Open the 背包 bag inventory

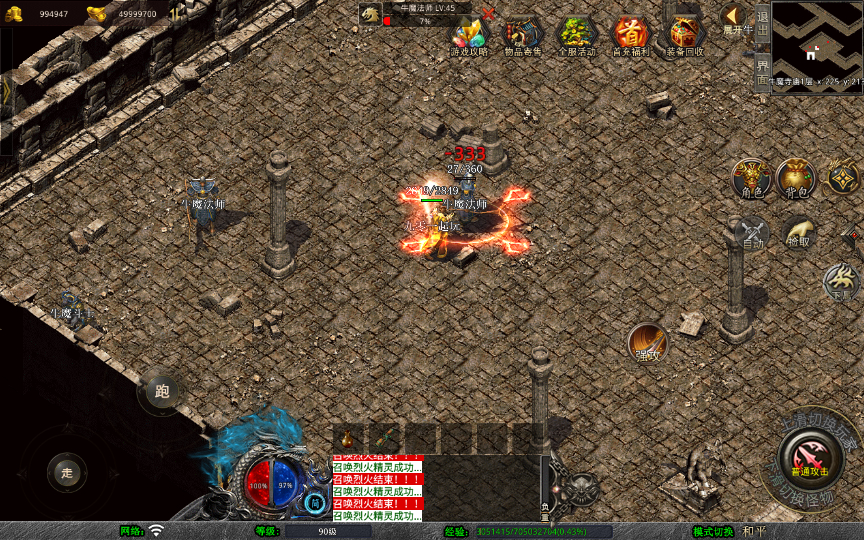pos(796,177)
